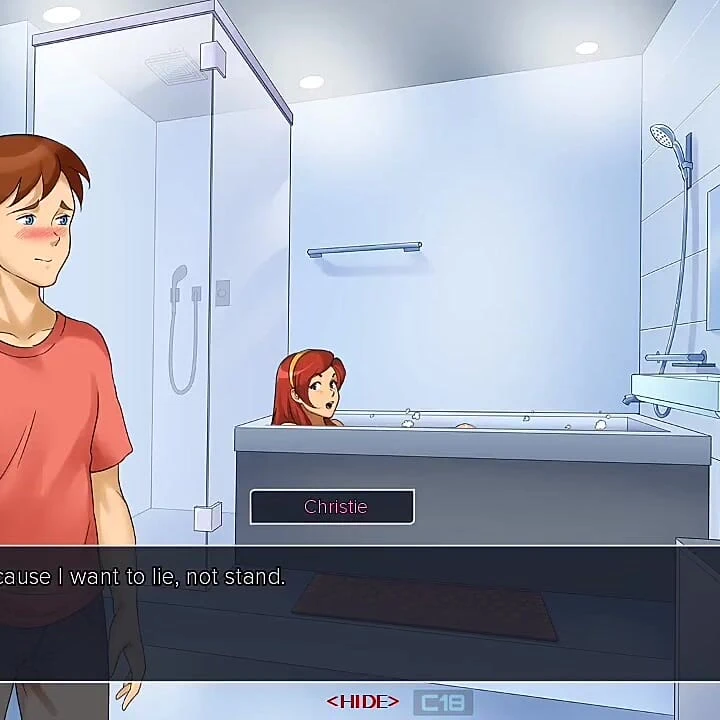The height and width of the screenshot is (720, 720).
Task: Hide the dialogue box with the HIDE button
Action: (x=362, y=702)
